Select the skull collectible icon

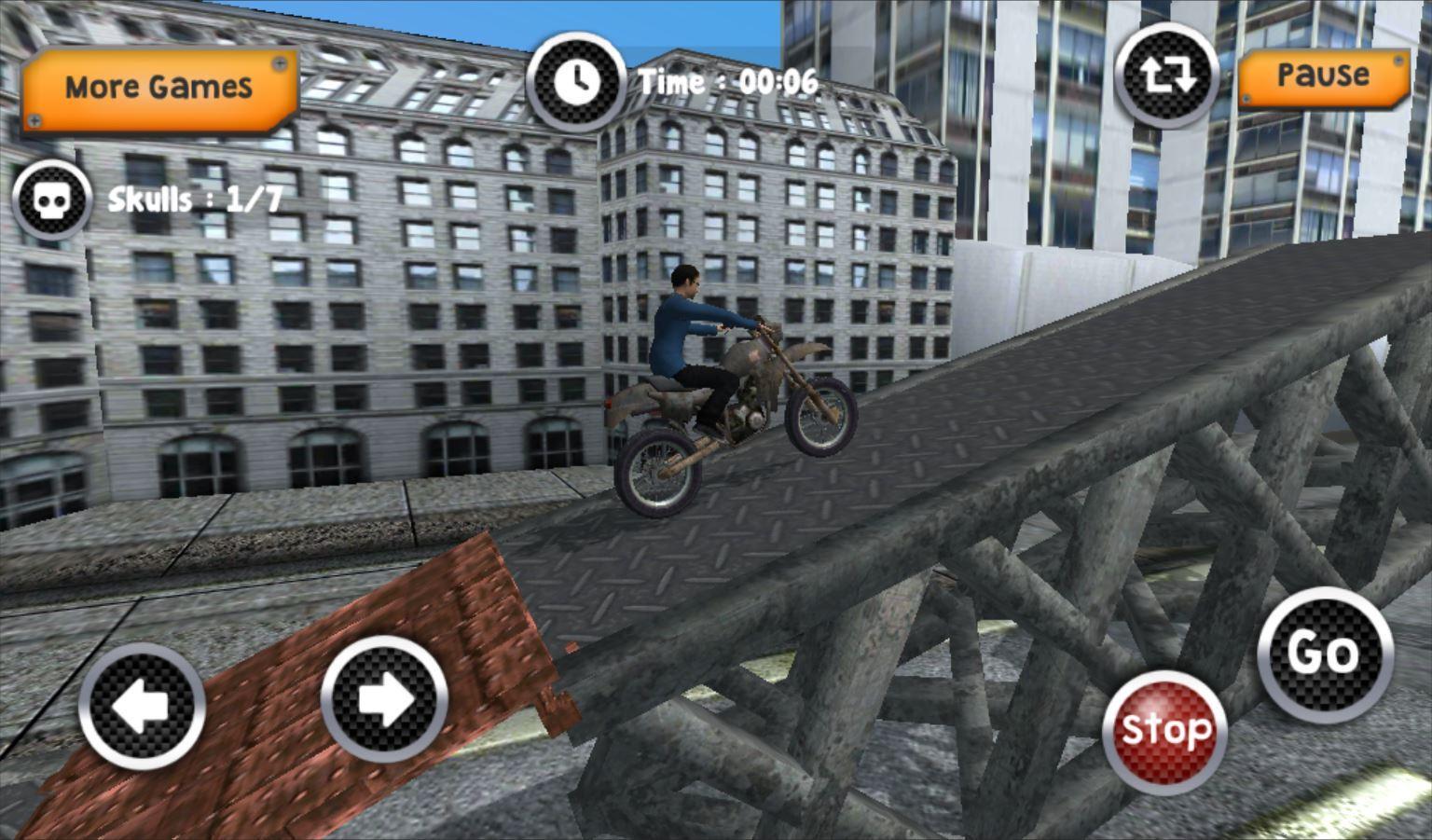tap(52, 198)
